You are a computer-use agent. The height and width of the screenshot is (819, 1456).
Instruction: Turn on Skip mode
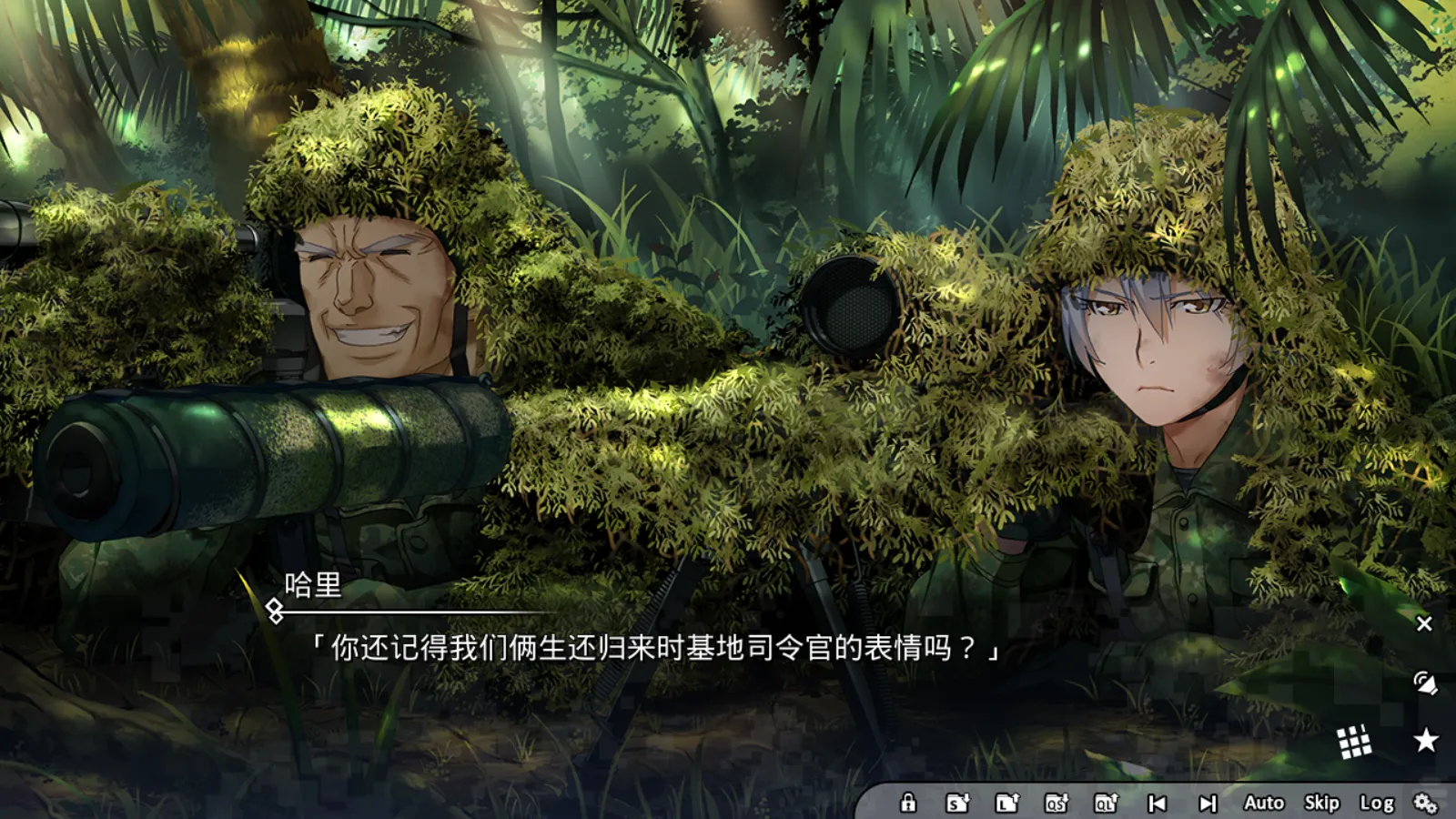[x=1319, y=804]
